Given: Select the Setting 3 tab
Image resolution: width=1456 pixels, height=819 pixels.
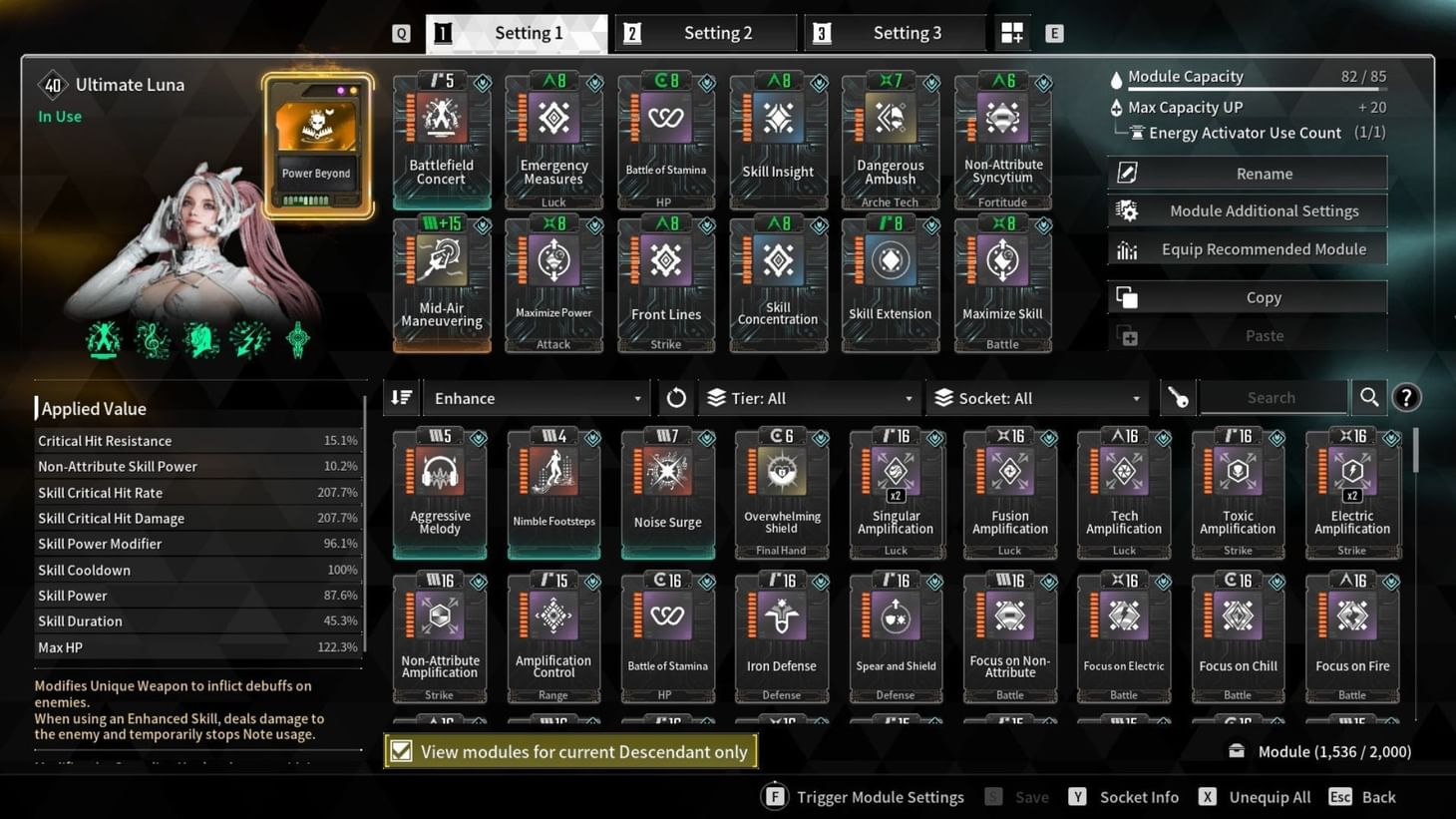Looking at the screenshot, I should (x=895, y=32).
